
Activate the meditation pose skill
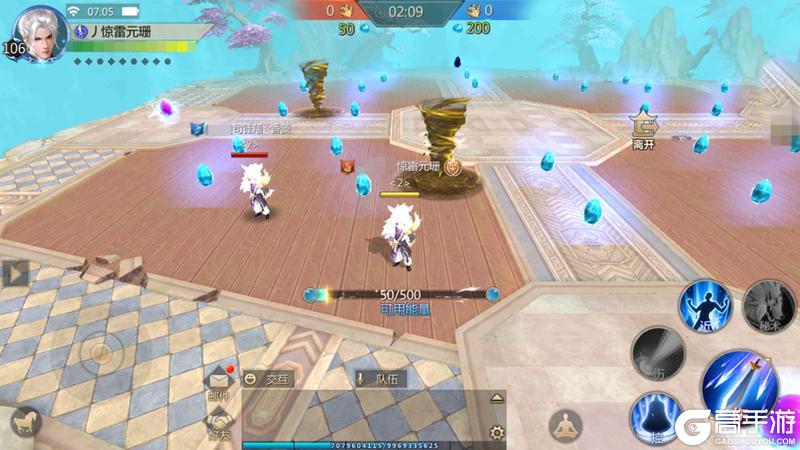(x=567, y=423)
